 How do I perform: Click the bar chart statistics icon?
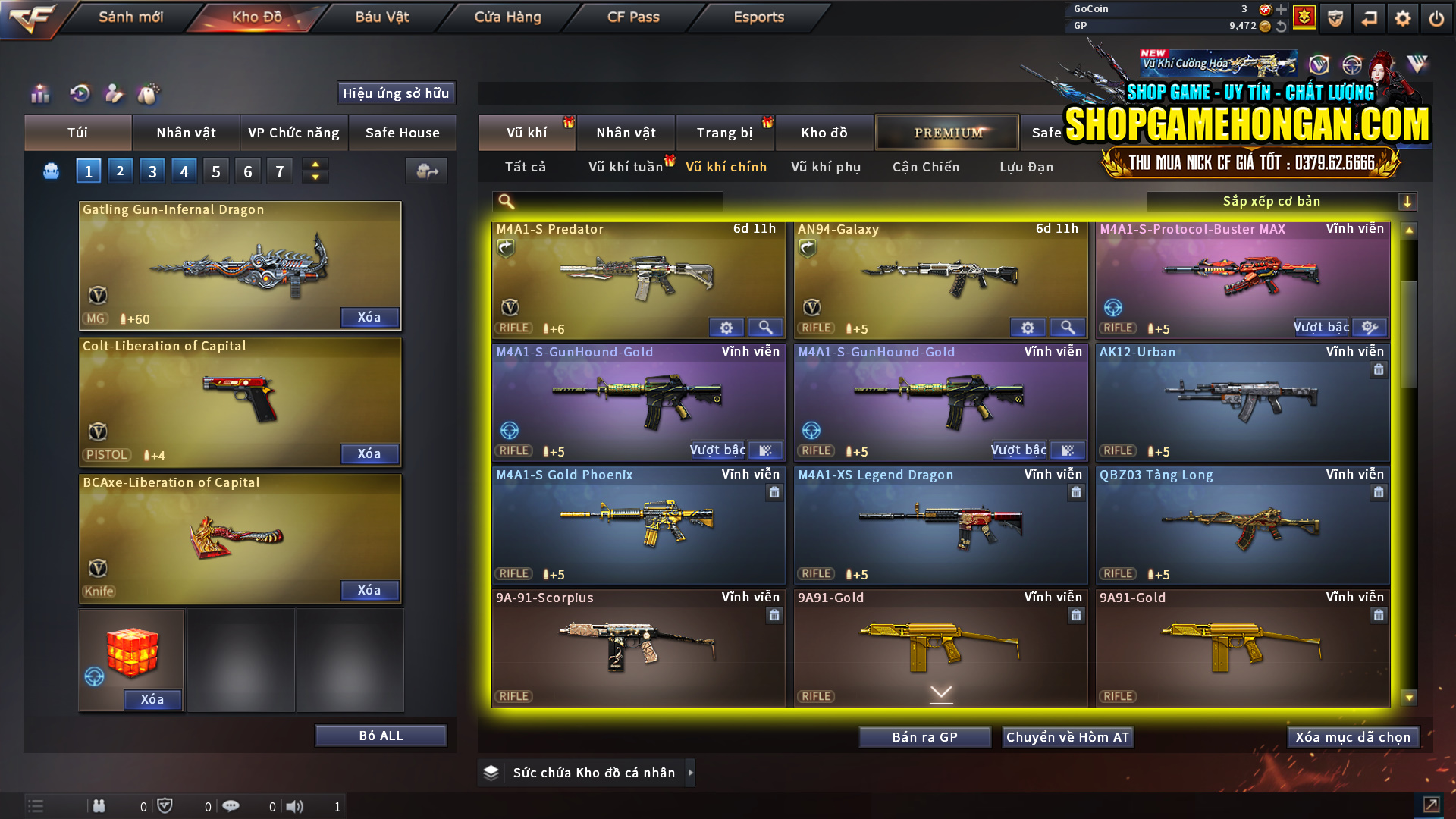point(39,94)
